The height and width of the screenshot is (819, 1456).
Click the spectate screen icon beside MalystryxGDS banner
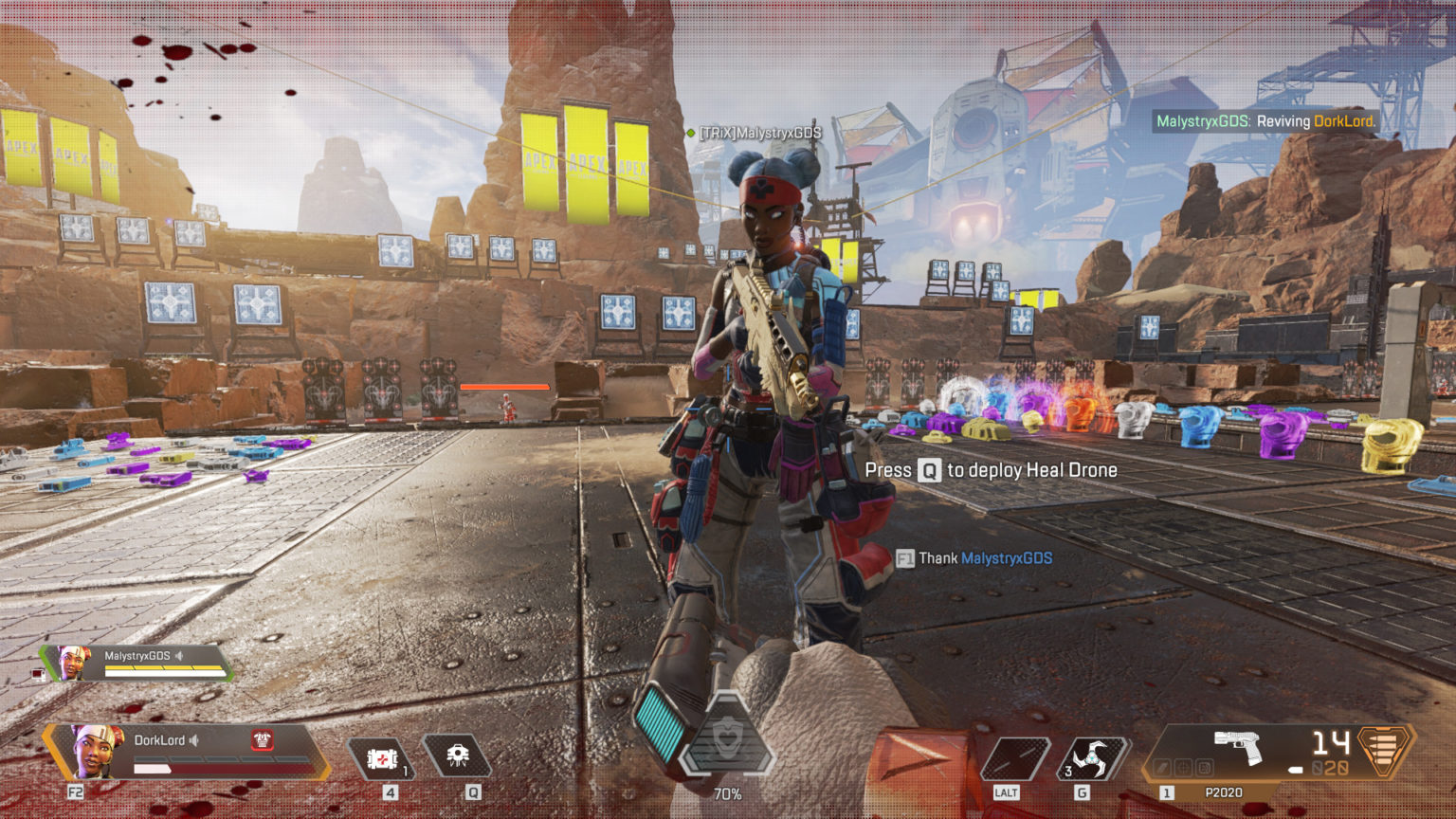(38, 675)
